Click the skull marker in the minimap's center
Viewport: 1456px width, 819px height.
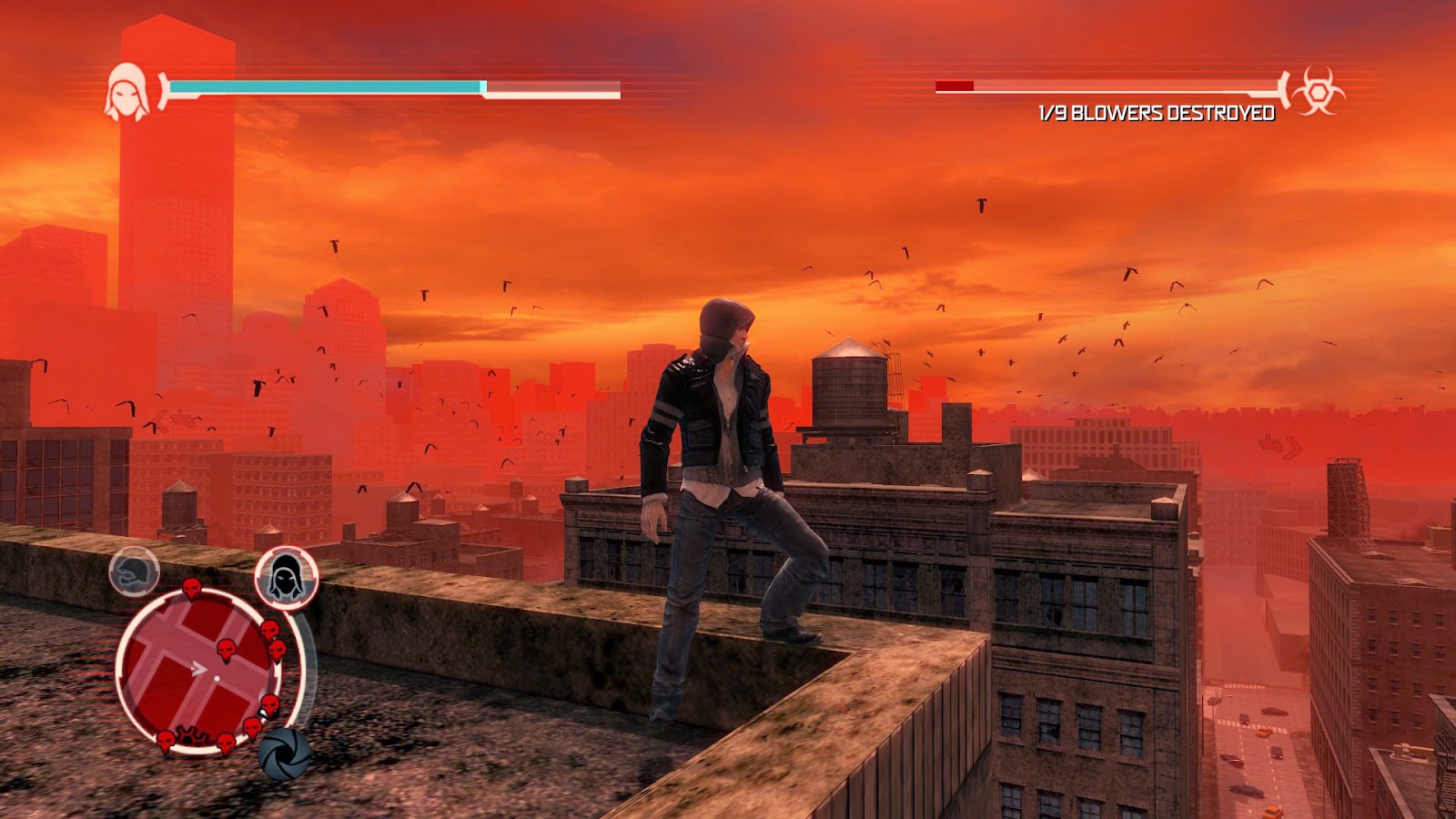click(x=227, y=650)
